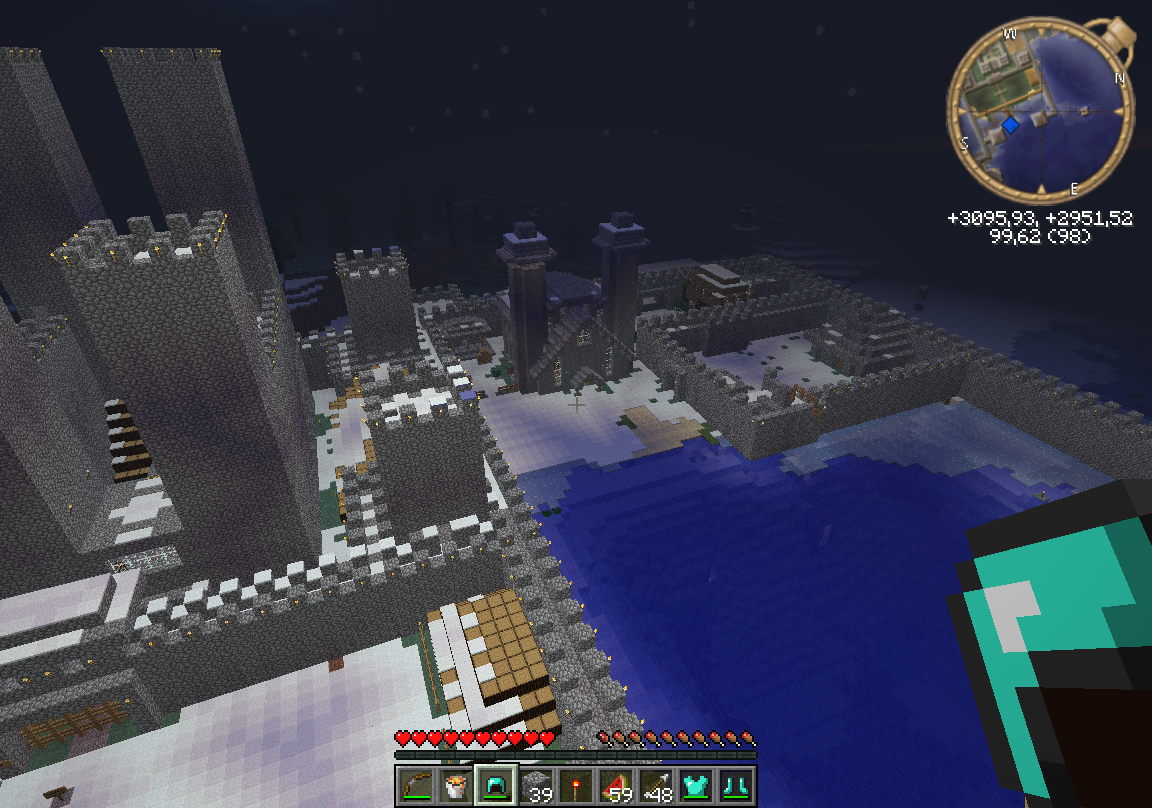This screenshot has height=808, width=1152.
Task: Pick the redstone torch slot
Action: pyautogui.click(x=577, y=786)
